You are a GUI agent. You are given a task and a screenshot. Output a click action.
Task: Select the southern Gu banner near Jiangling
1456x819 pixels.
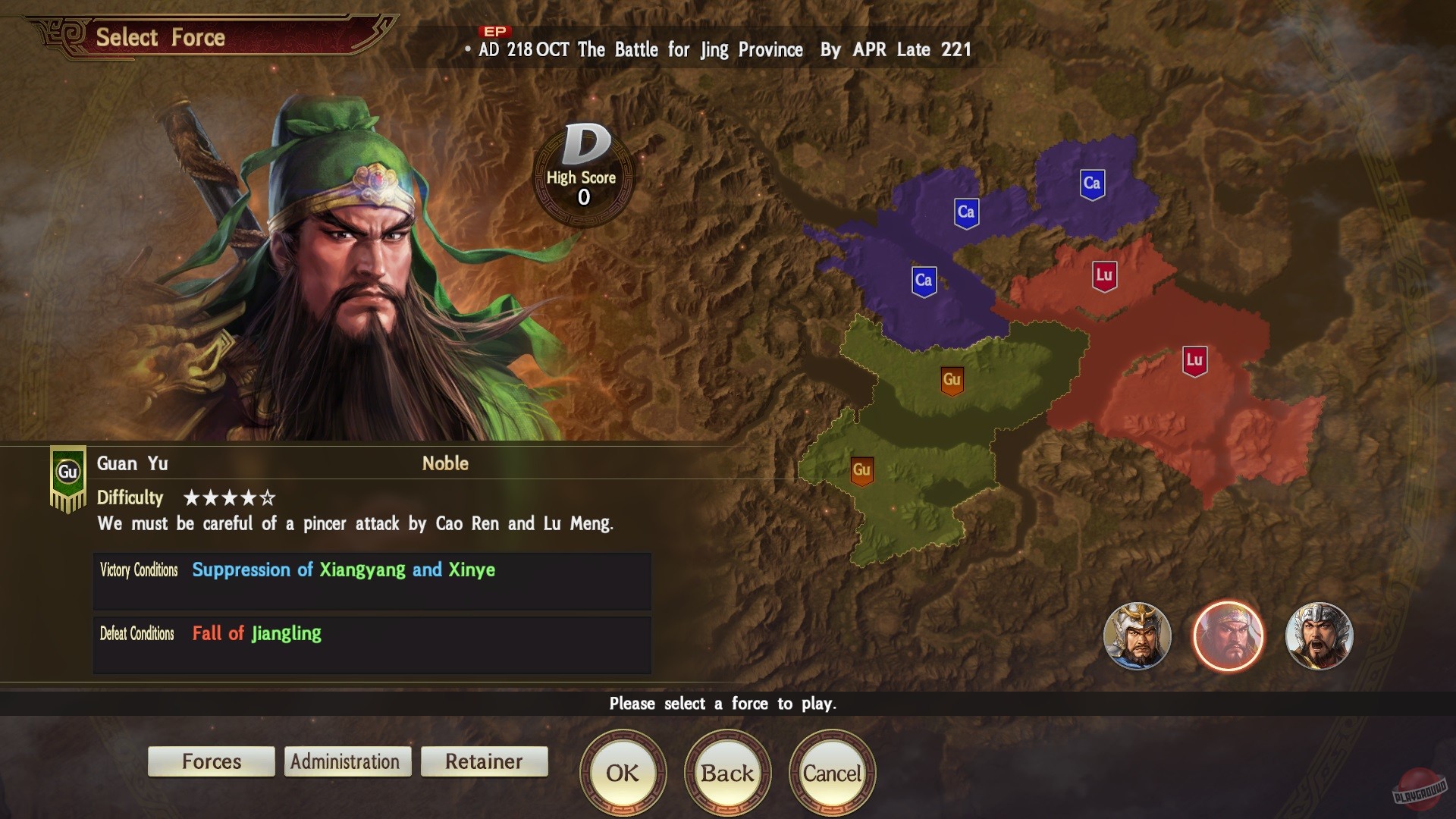coord(862,470)
